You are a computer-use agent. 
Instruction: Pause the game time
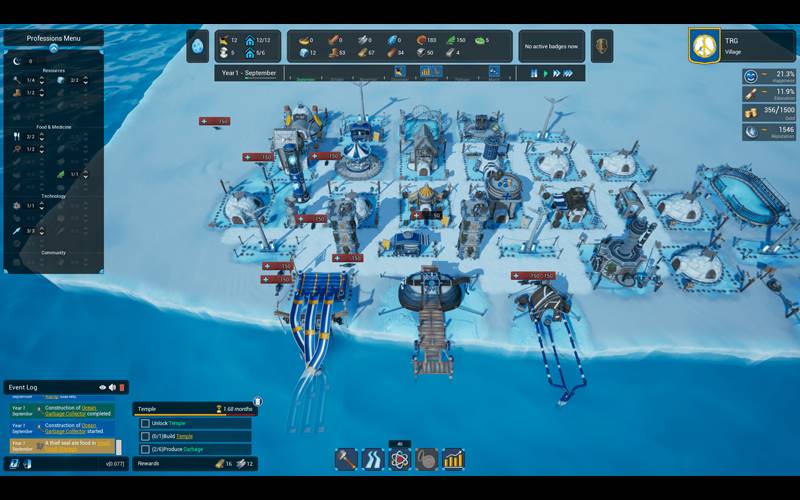[x=534, y=73]
